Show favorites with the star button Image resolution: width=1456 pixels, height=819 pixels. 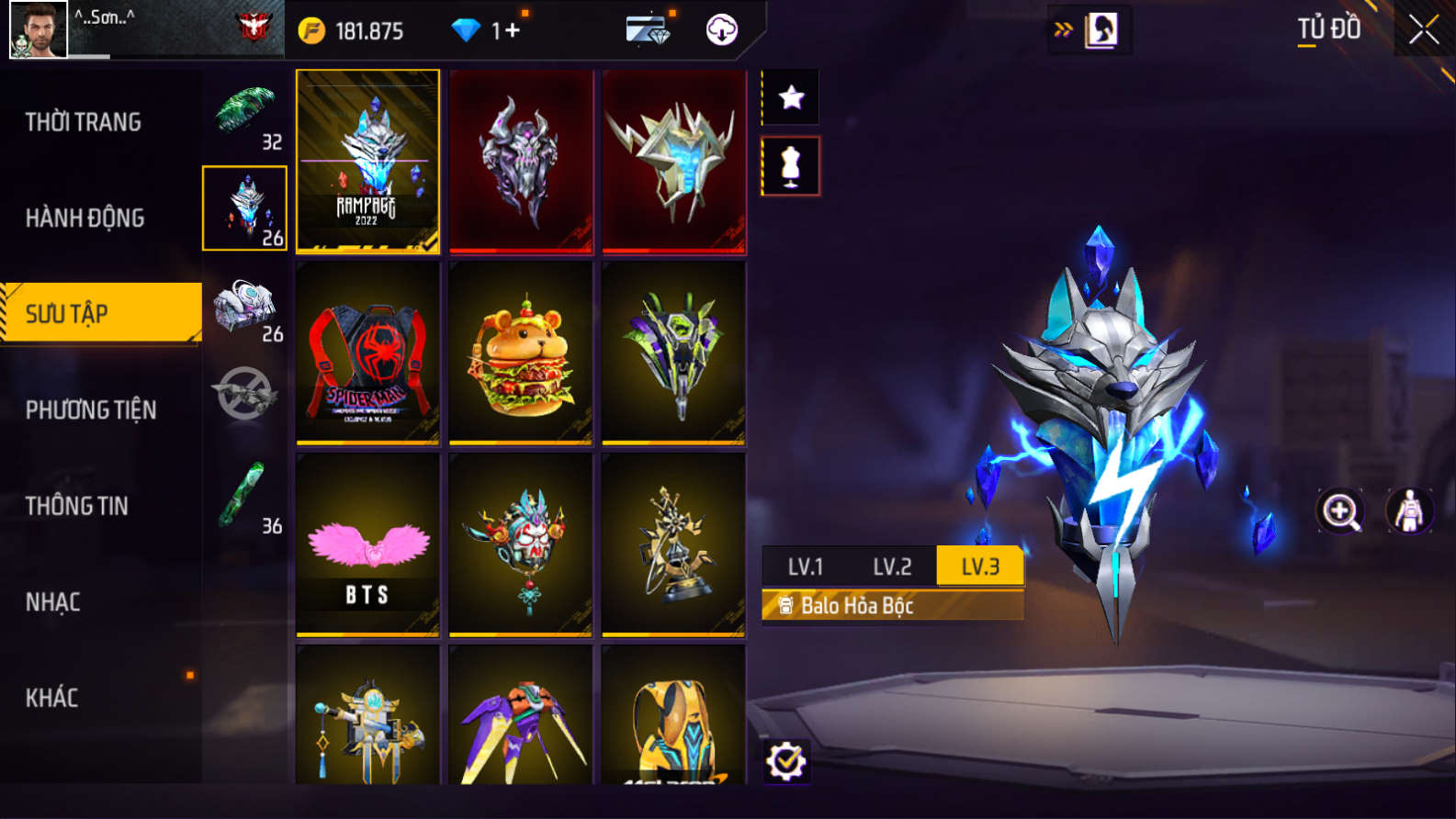click(x=791, y=97)
